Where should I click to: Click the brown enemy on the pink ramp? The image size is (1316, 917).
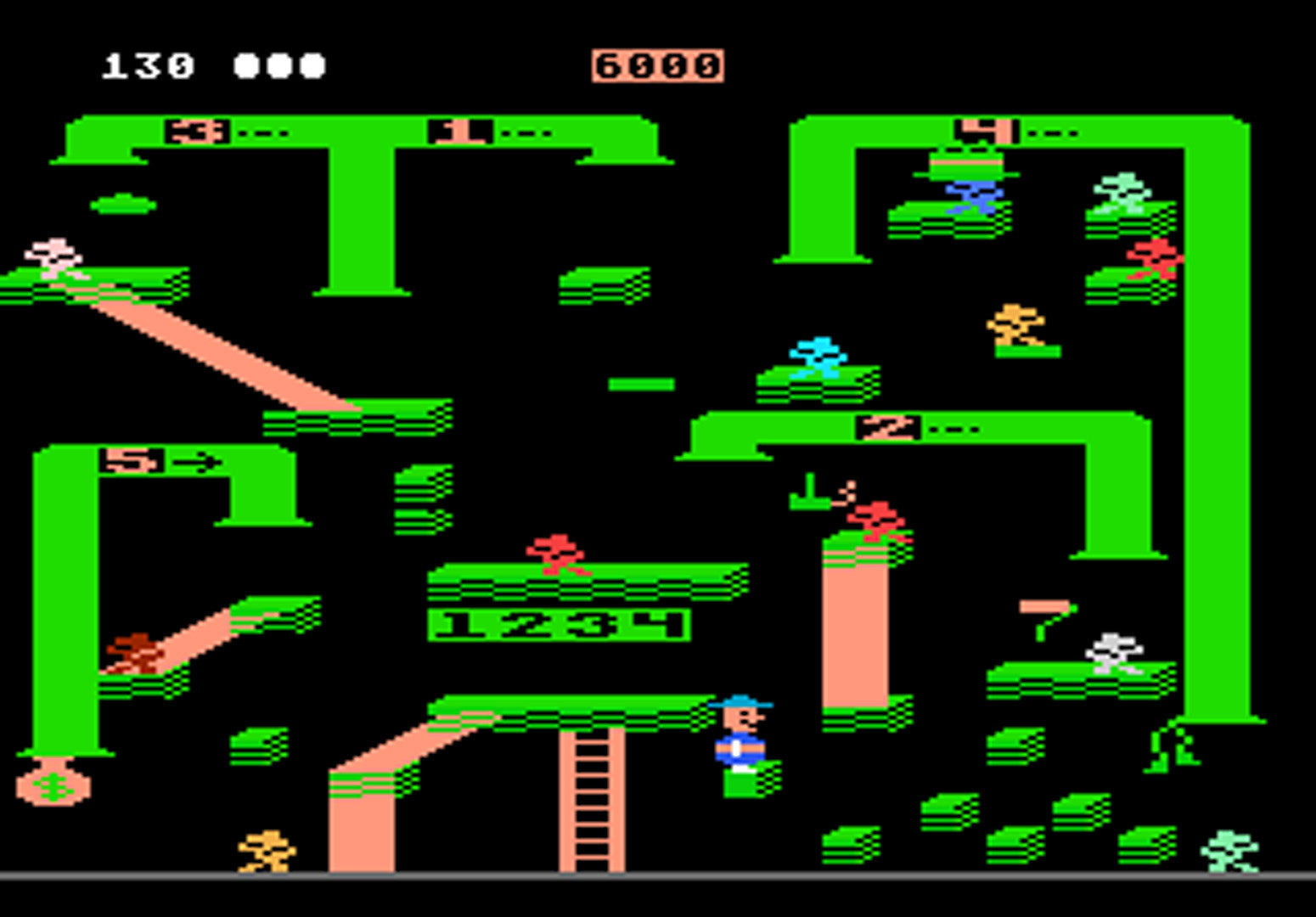(x=136, y=650)
